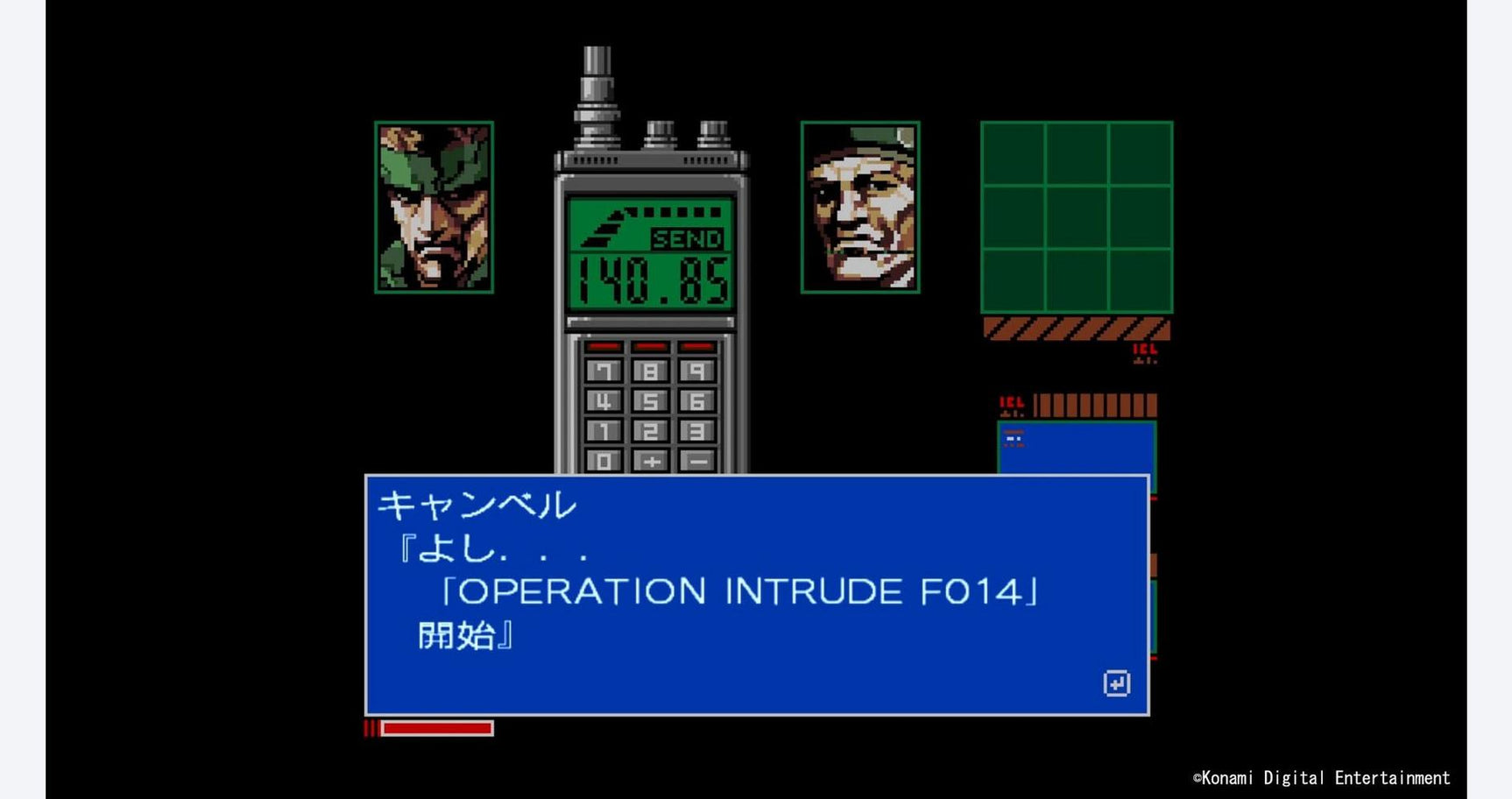Image resolution: width=1512 pixels, height=799 pixels.
Task: Toggle the middle red switch above the keypad
Action: pos(652,346)
